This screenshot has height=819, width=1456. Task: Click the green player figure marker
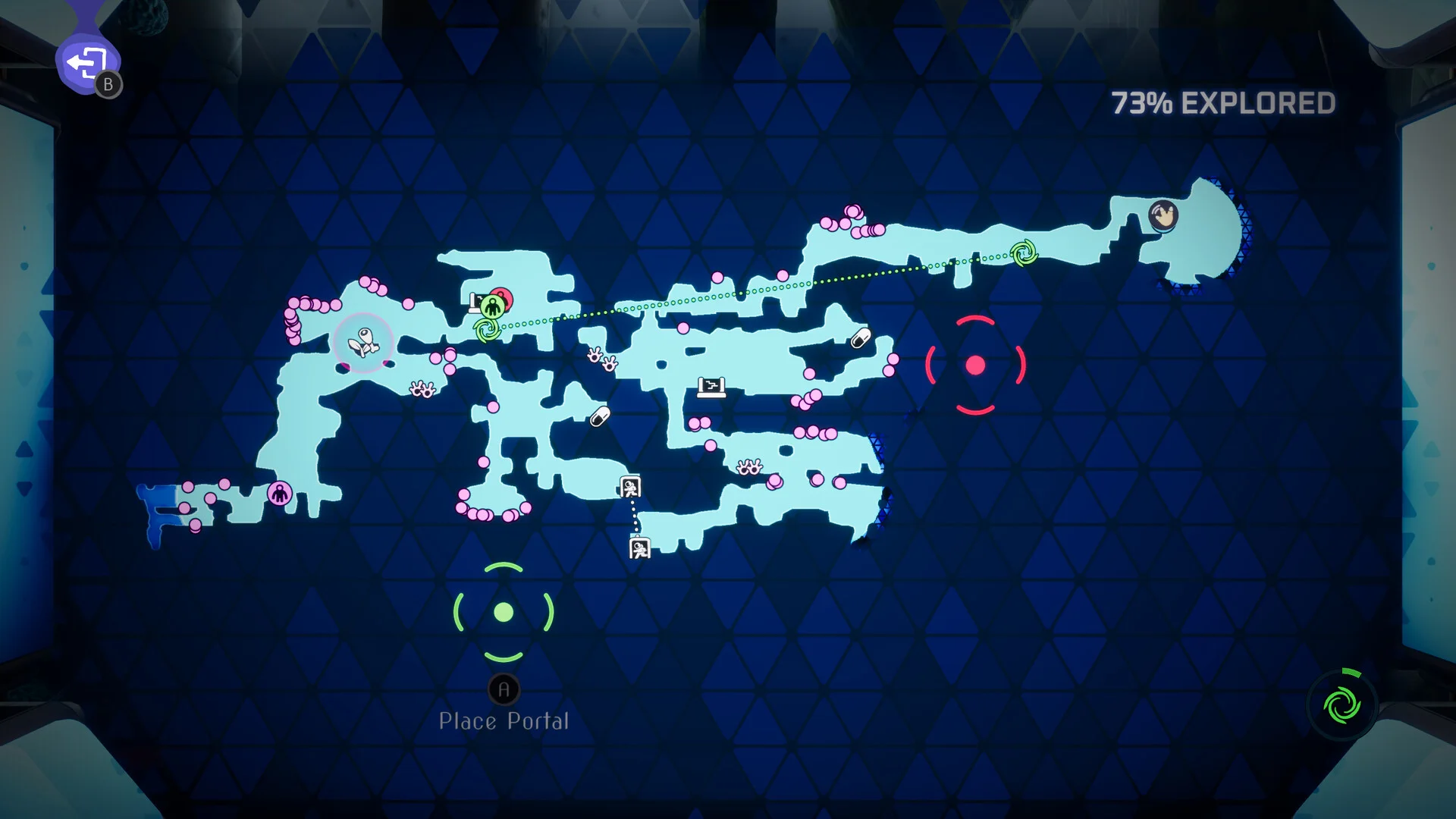click(493, 306)
